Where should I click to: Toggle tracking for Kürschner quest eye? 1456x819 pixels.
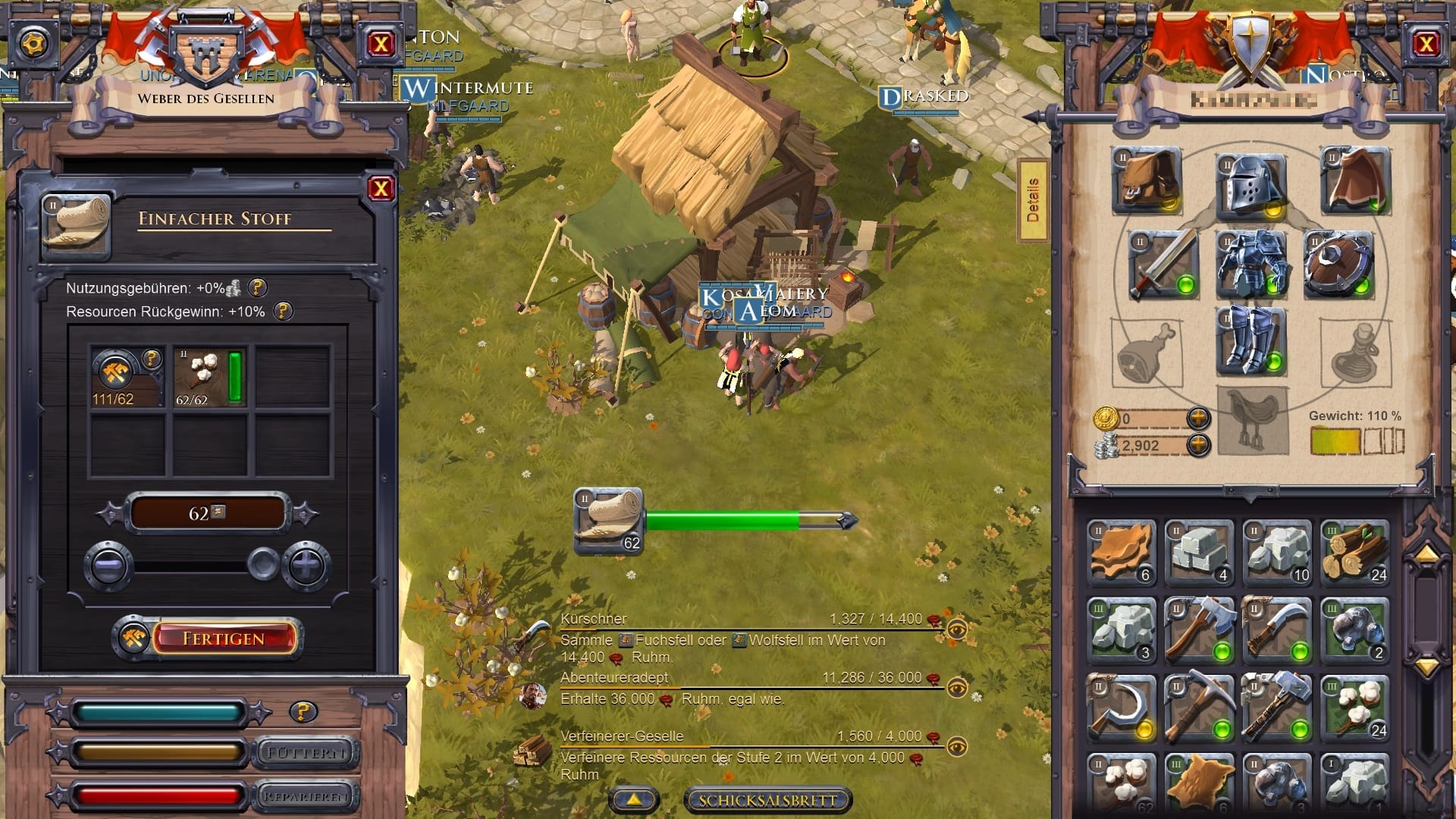957,629
